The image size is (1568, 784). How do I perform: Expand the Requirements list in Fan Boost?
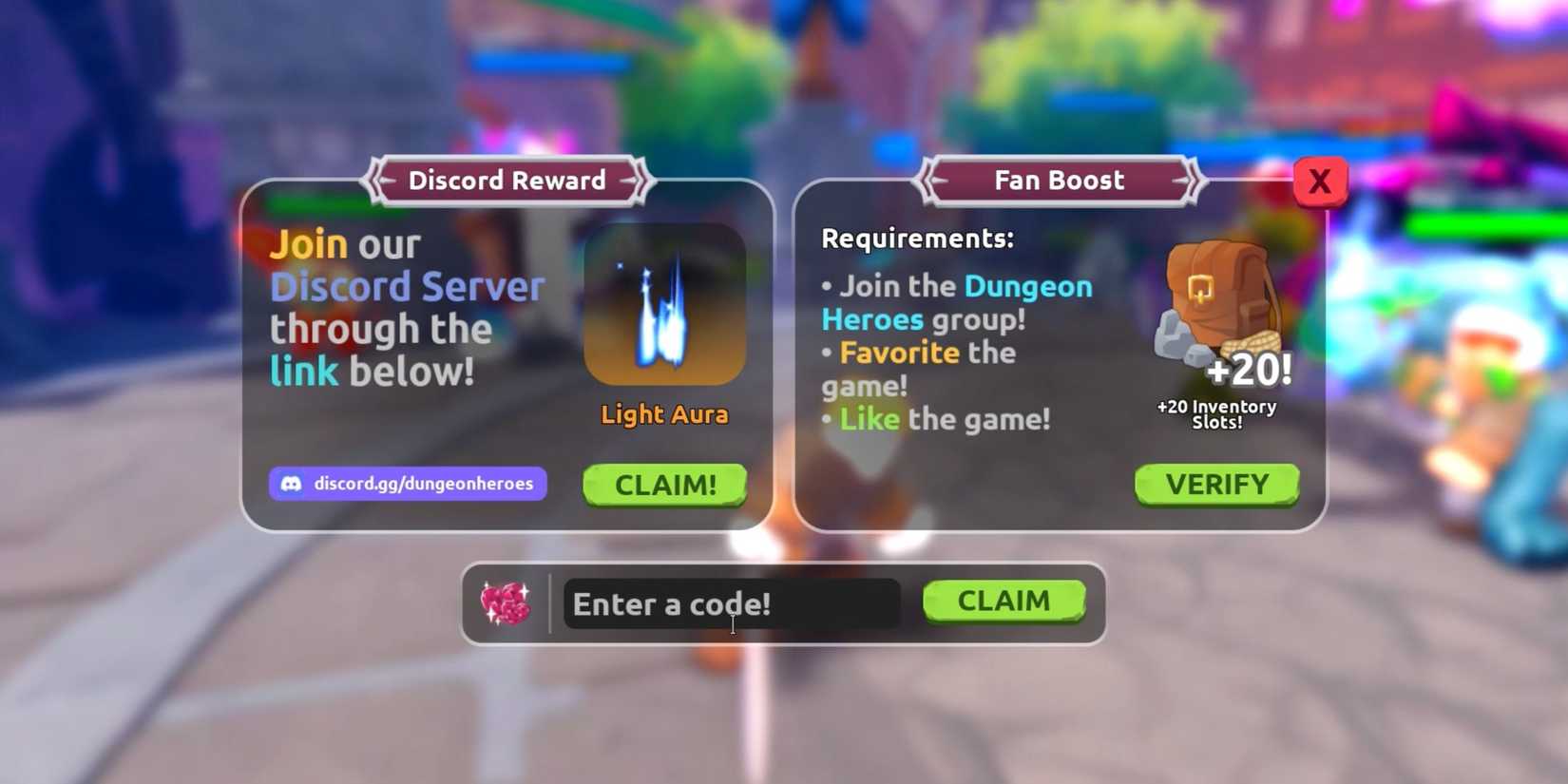click(x=917, y=238)
